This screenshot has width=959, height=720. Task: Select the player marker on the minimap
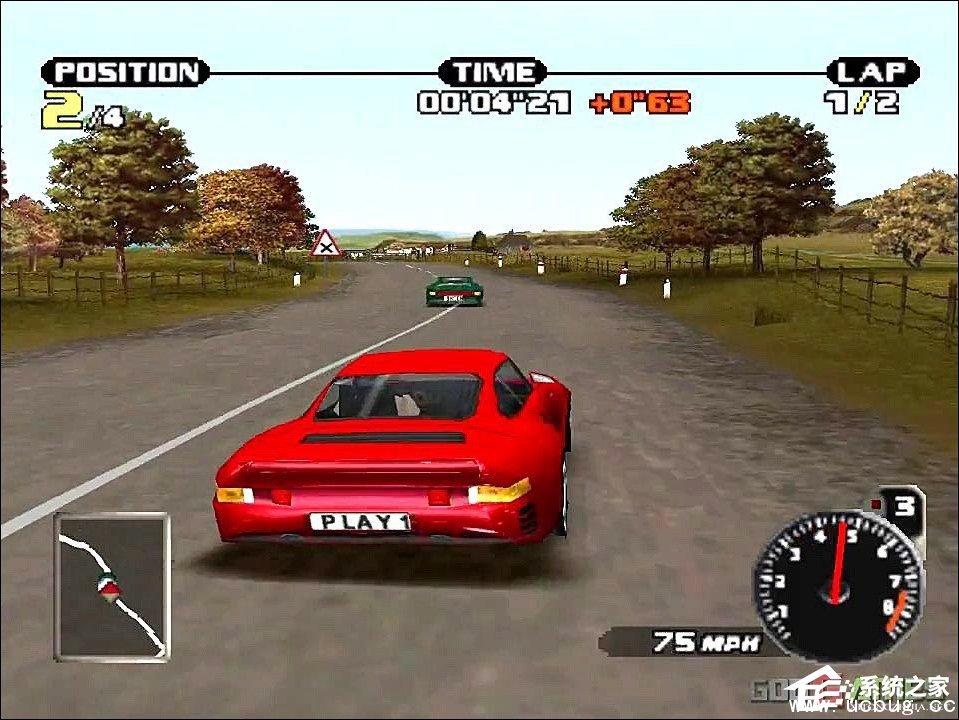(106, 587)
